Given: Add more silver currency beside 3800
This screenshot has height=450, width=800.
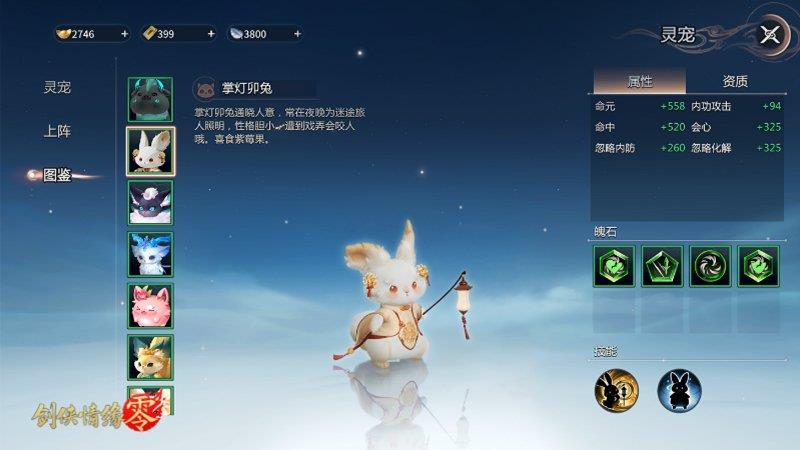Looking at the screenshot, I should pos(297,34).
